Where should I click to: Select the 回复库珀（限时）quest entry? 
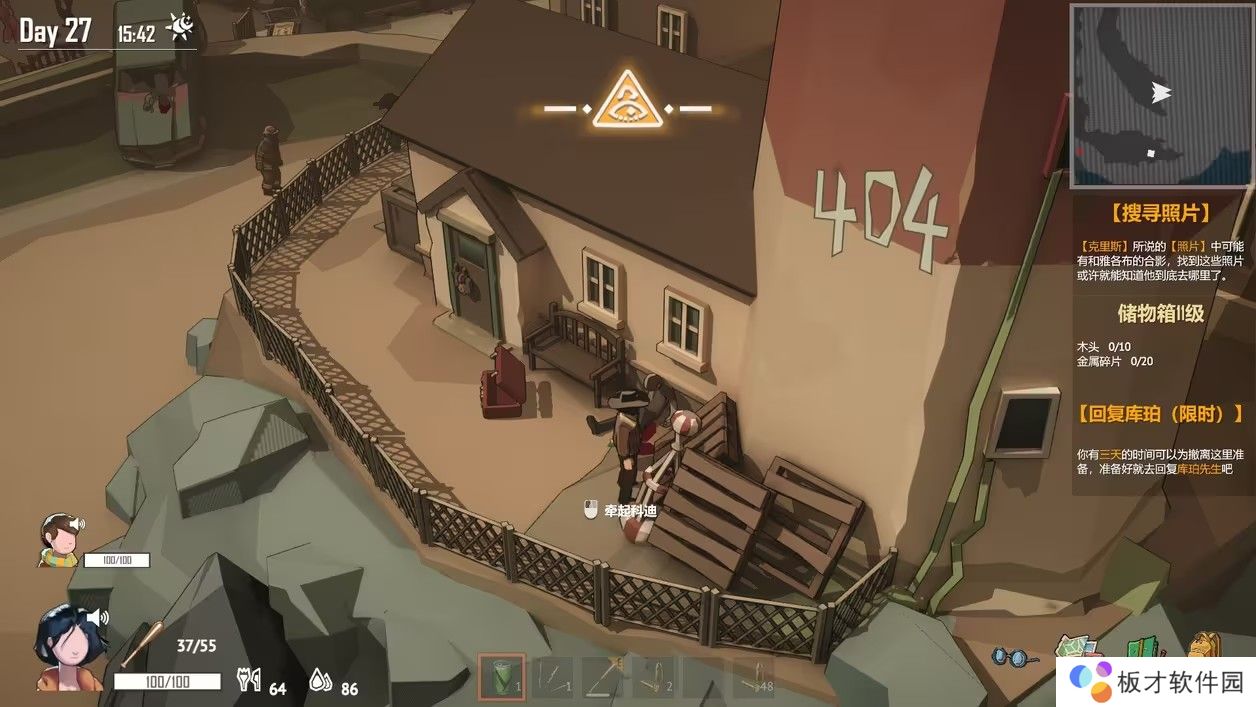[x=1161, y=413]
